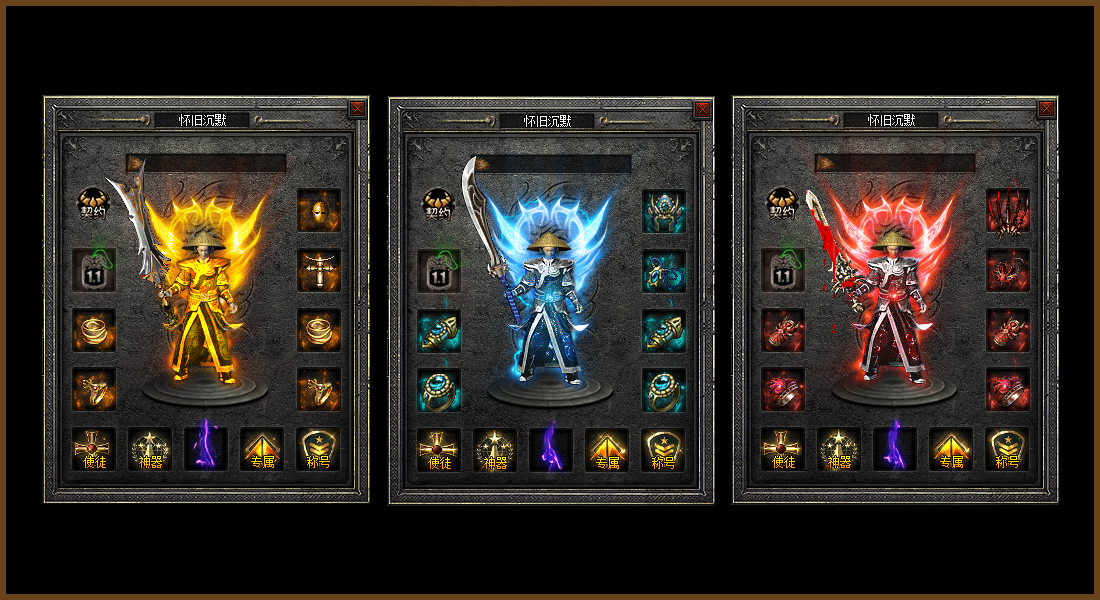Image resolution: width=1100 pixels, height=600 pixels.
Task: Open 神器 in the blue character panel
Action: point(495,450)
